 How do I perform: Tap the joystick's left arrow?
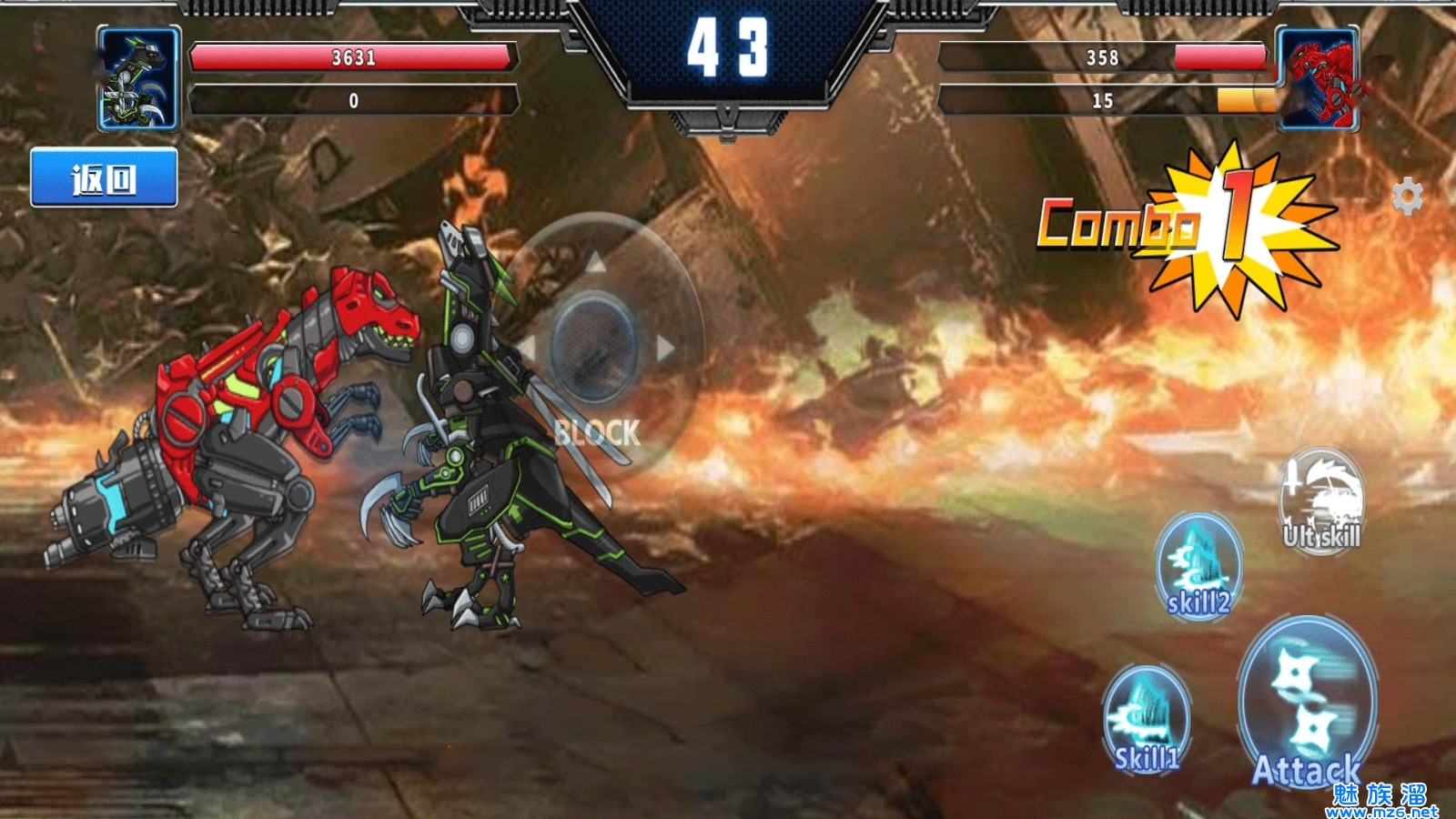pyautogui.click(x=527, y=348)
